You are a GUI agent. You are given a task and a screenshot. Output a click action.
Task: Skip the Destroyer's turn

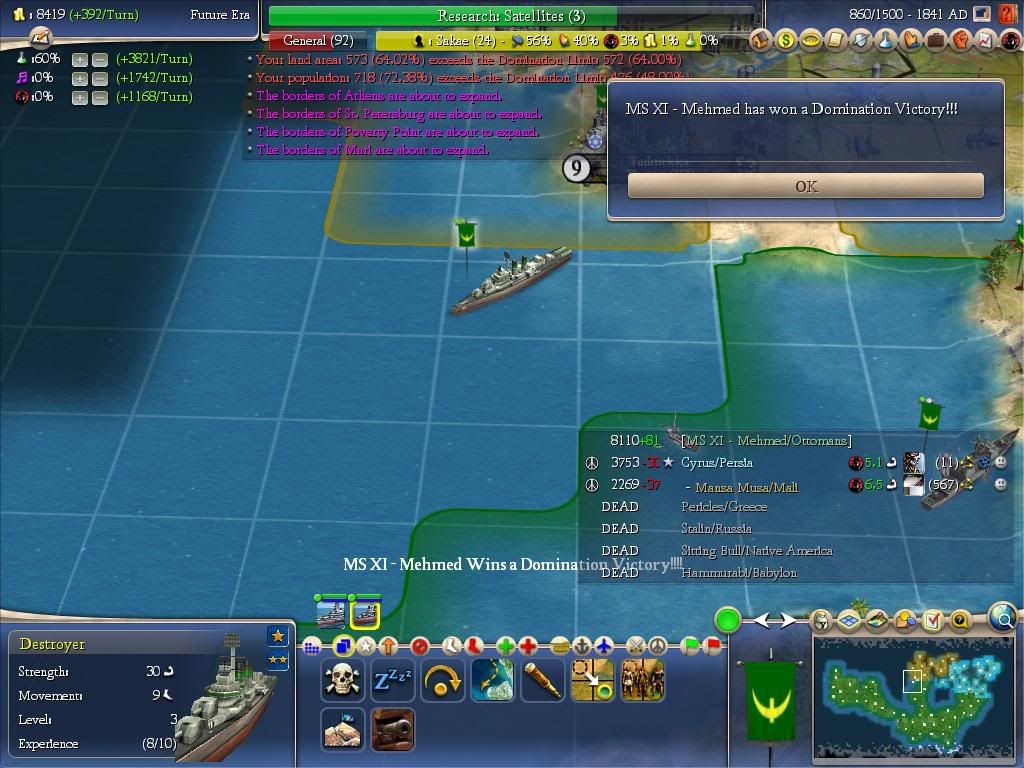coord(442,680)
